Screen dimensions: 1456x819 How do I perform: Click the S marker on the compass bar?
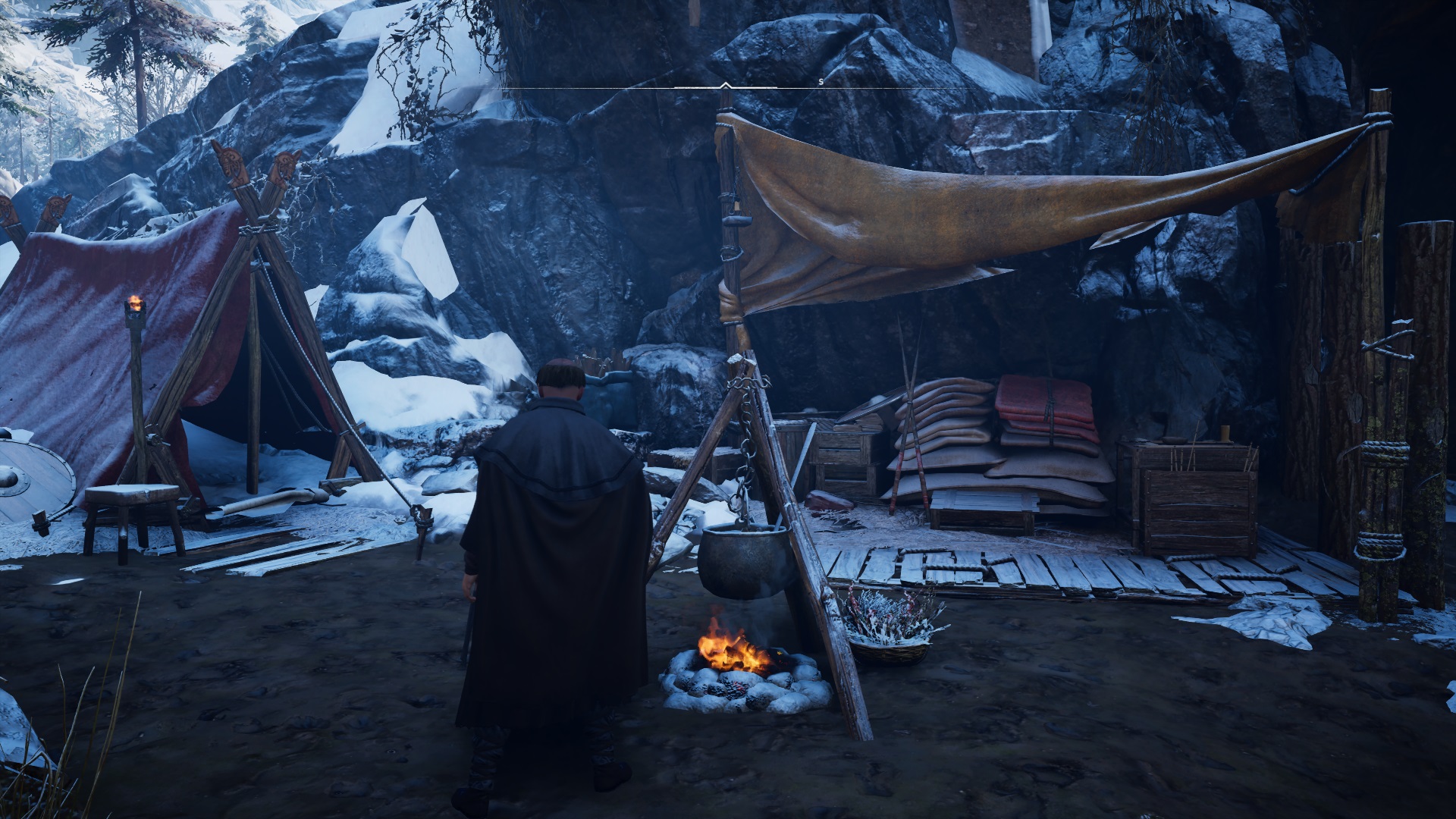[x=821, y=81]
